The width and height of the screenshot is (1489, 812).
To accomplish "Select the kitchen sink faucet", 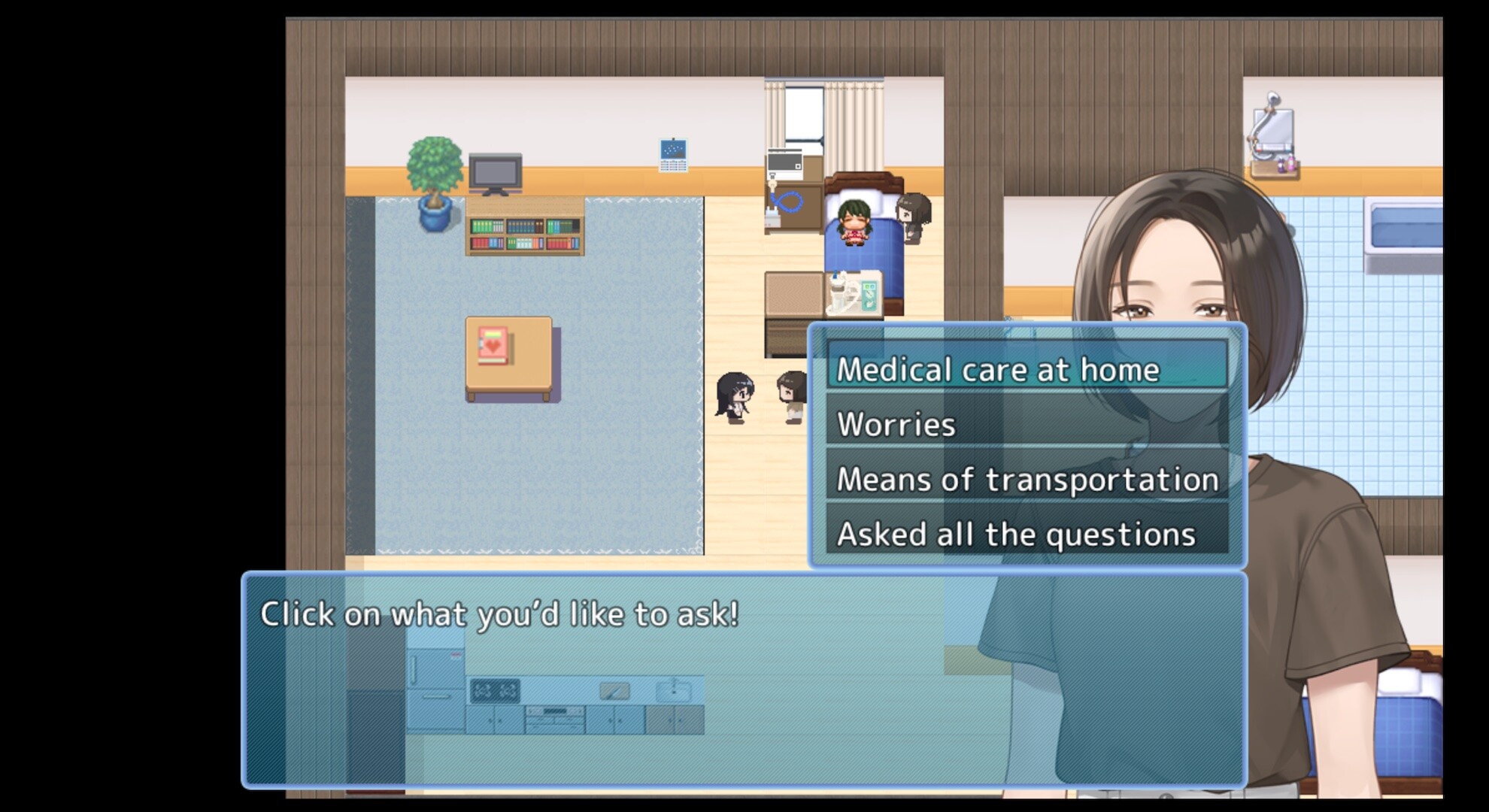I will [x=675, y=686].
